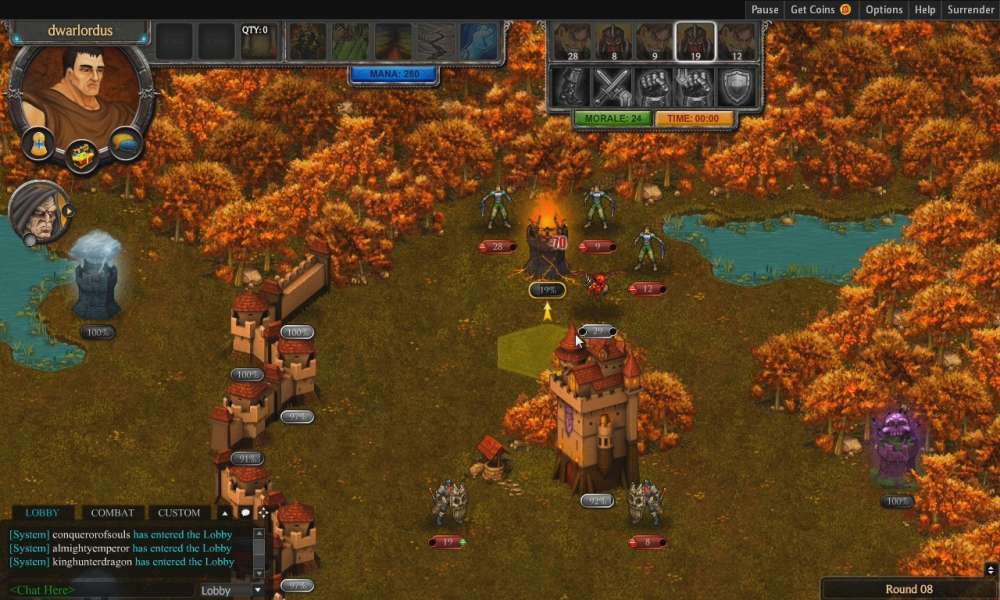Select the highlighted unit portrait with count 19

pos(695,43)
